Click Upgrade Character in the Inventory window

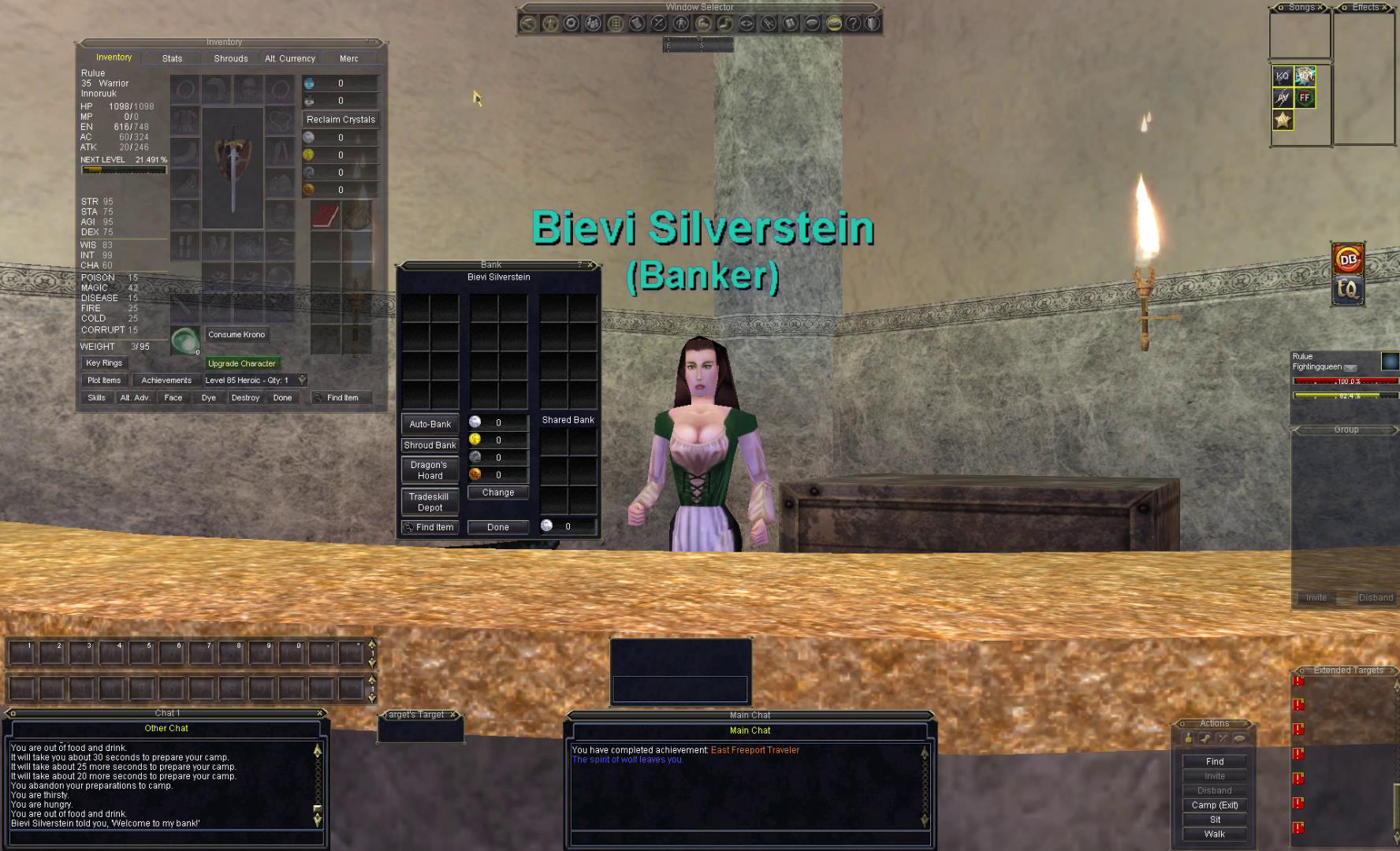point(241,363)
